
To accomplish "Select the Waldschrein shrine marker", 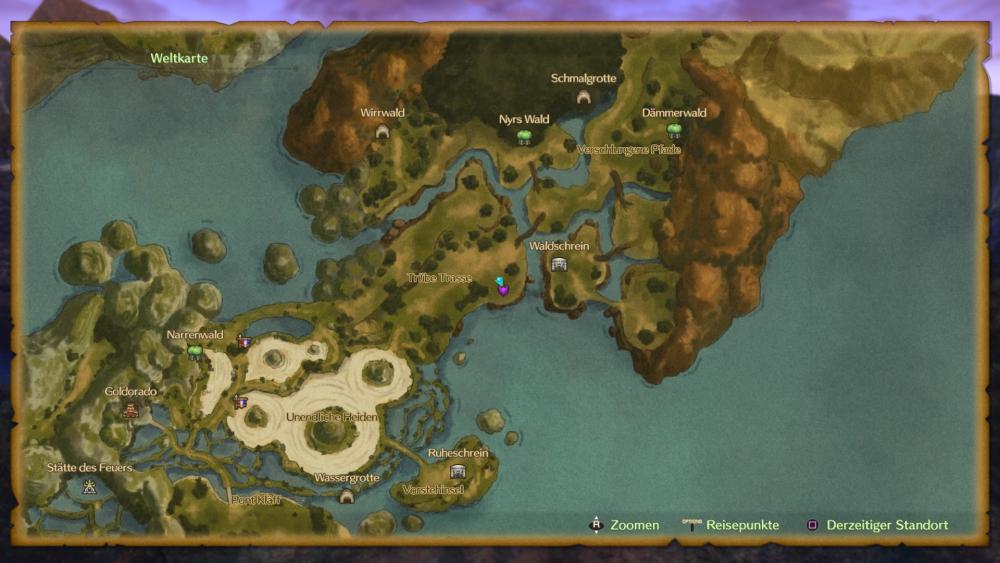I will pyautogui.click(x=559, y=264).
